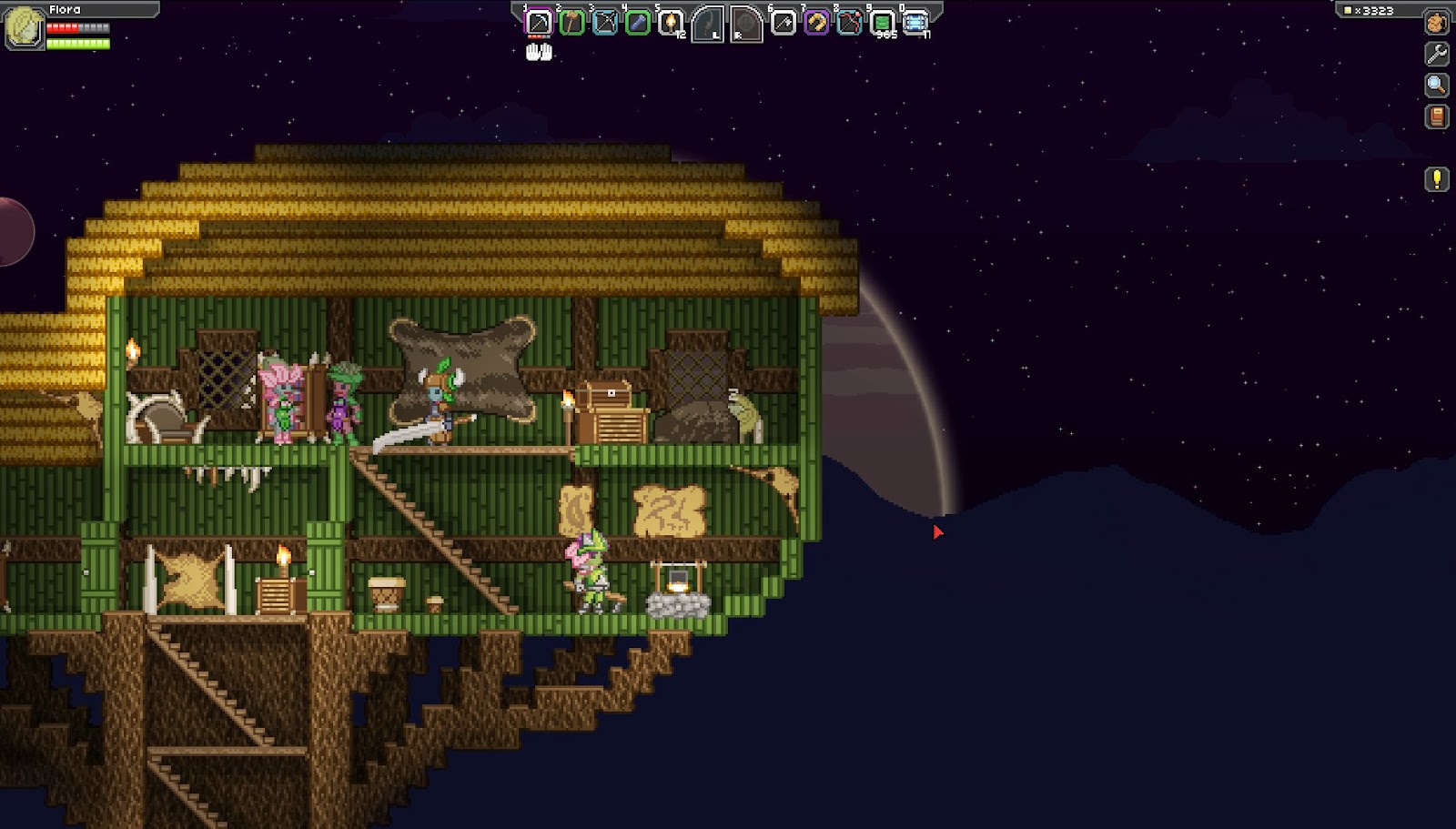Viewport: 1456px width, 829px height.
Task: Click the left-hand equipment slot marked L
Action: tap(707, 25)
